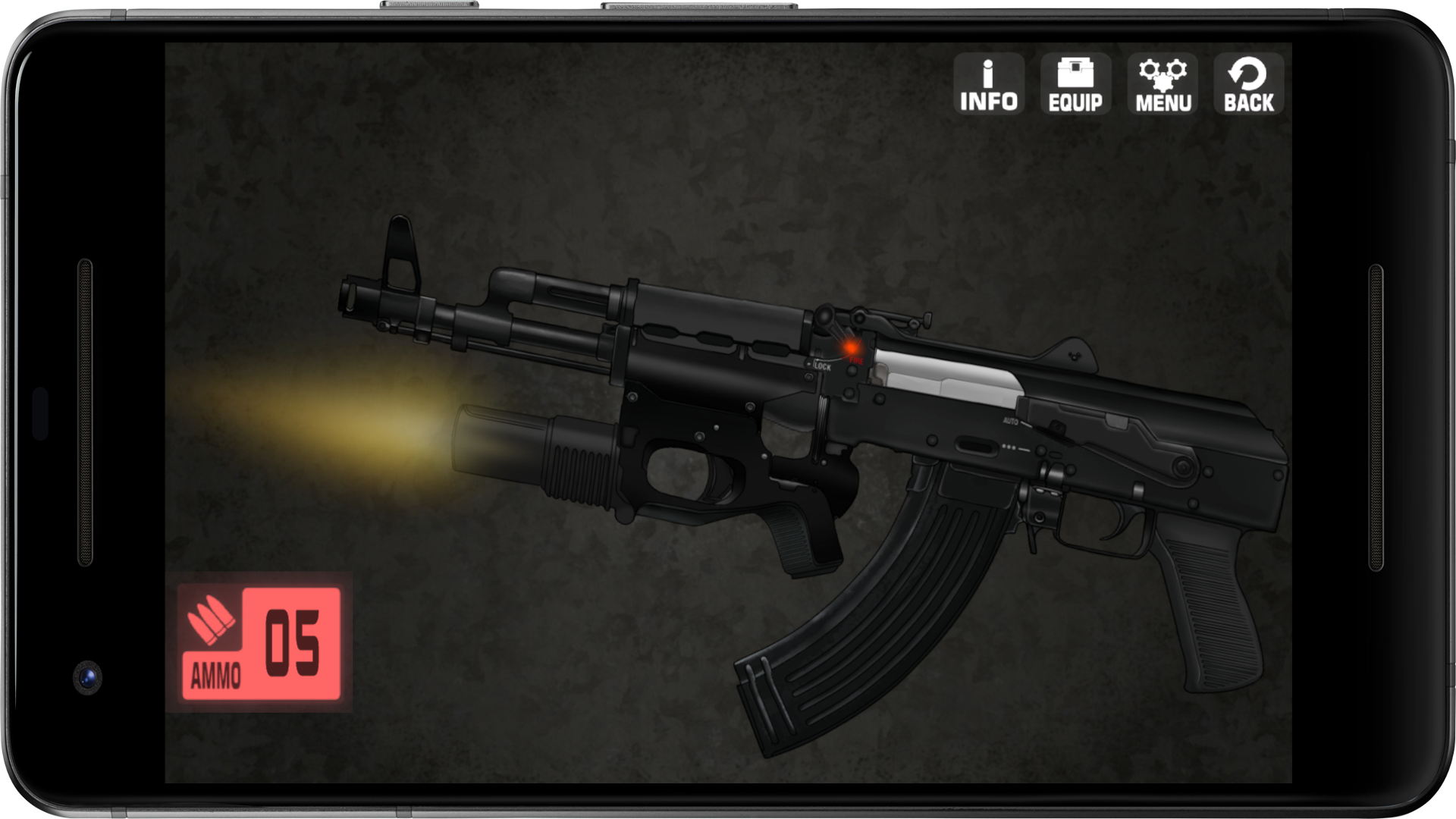
Task: Pull the charging handle
Action: (x=929, y=317)
